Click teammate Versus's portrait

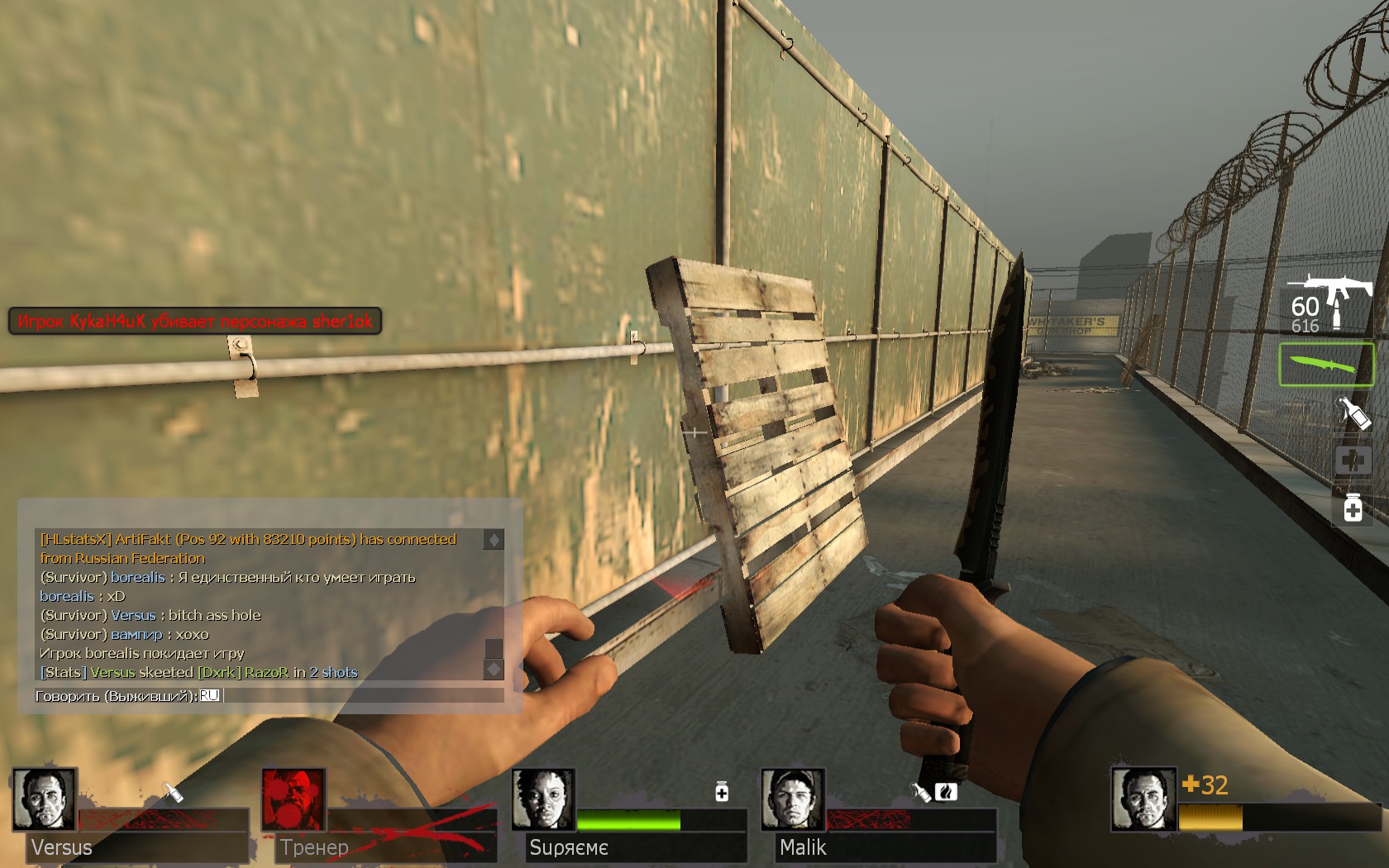coord(45,799)
